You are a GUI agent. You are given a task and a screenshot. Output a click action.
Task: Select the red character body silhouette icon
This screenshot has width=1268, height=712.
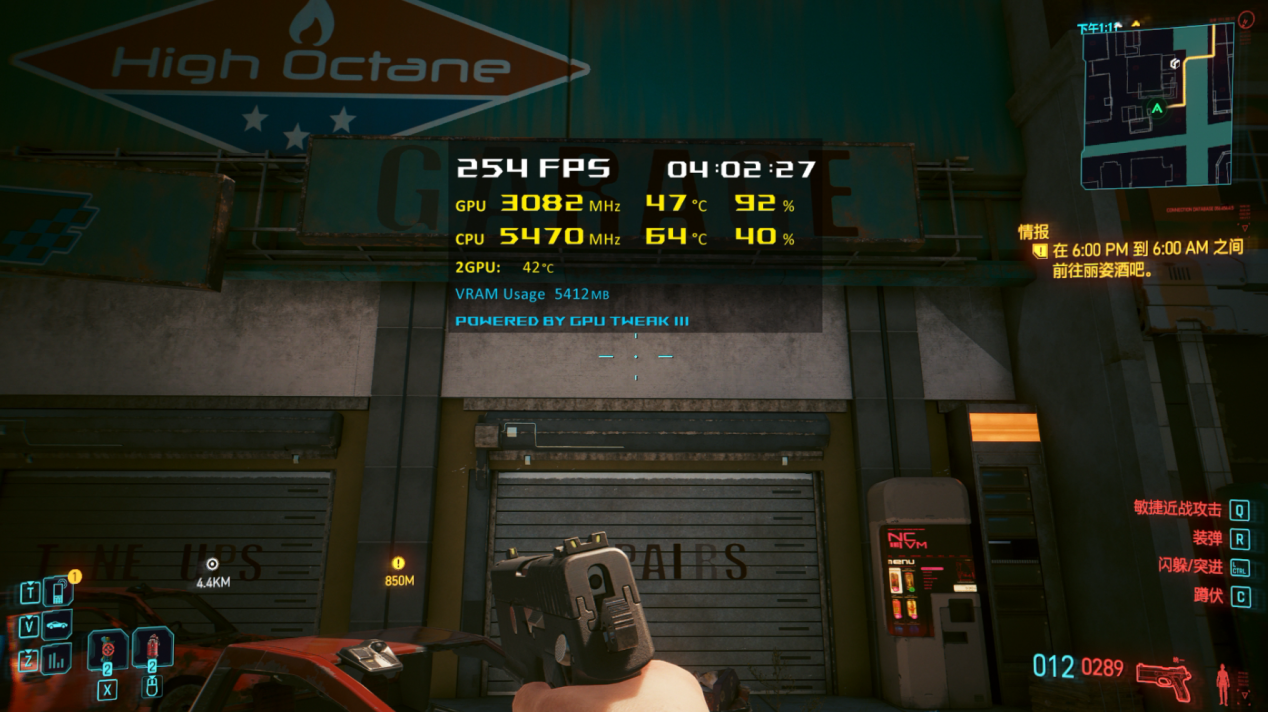1221,682
